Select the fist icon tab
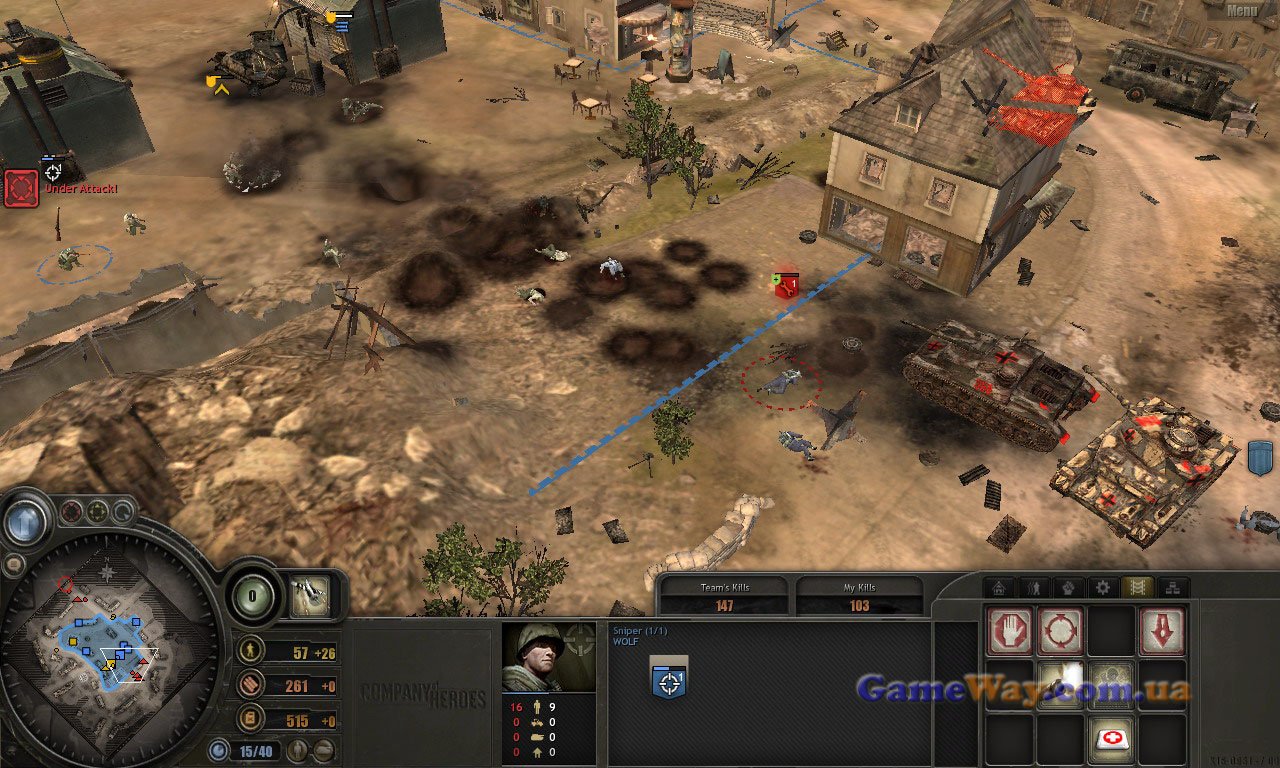Image resolution: width=1280 pixels, height=768 pixels. click(1067, 588)
